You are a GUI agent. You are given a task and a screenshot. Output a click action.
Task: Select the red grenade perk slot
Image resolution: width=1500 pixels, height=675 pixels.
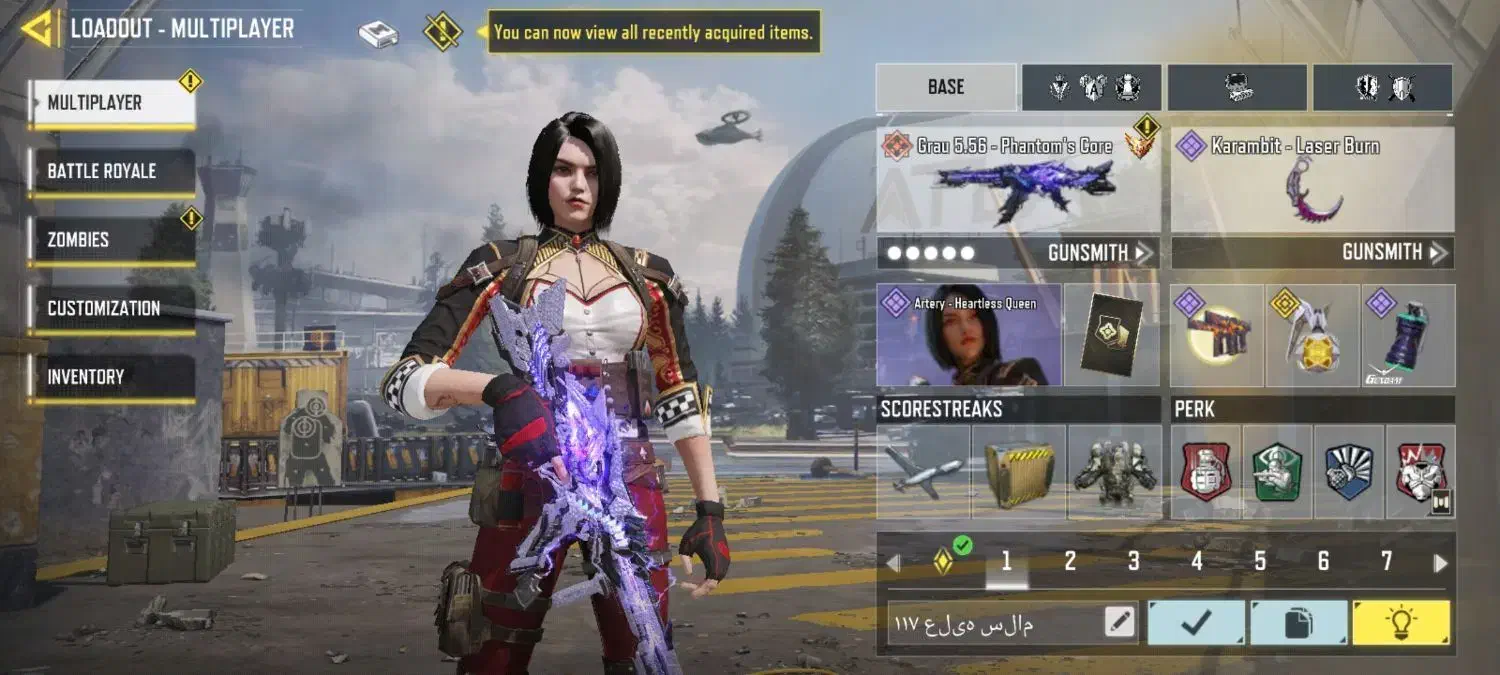coord(1207,472)
